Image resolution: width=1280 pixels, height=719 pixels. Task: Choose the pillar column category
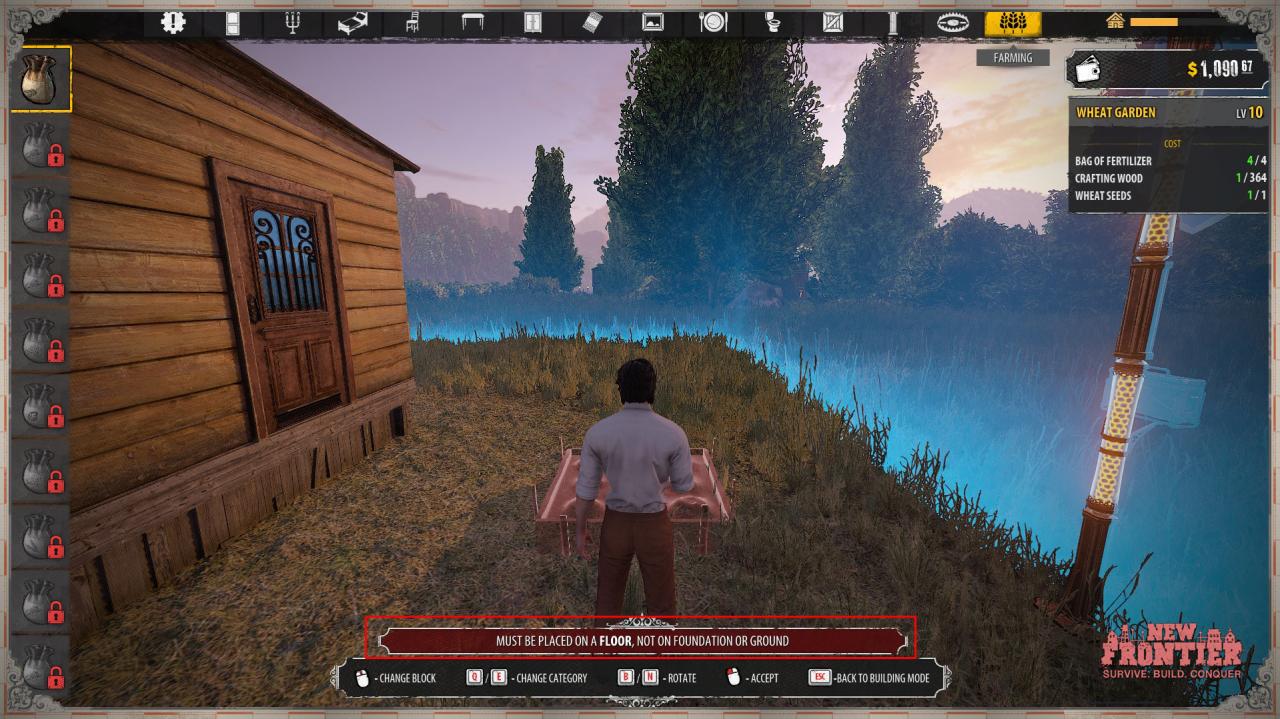893,23
